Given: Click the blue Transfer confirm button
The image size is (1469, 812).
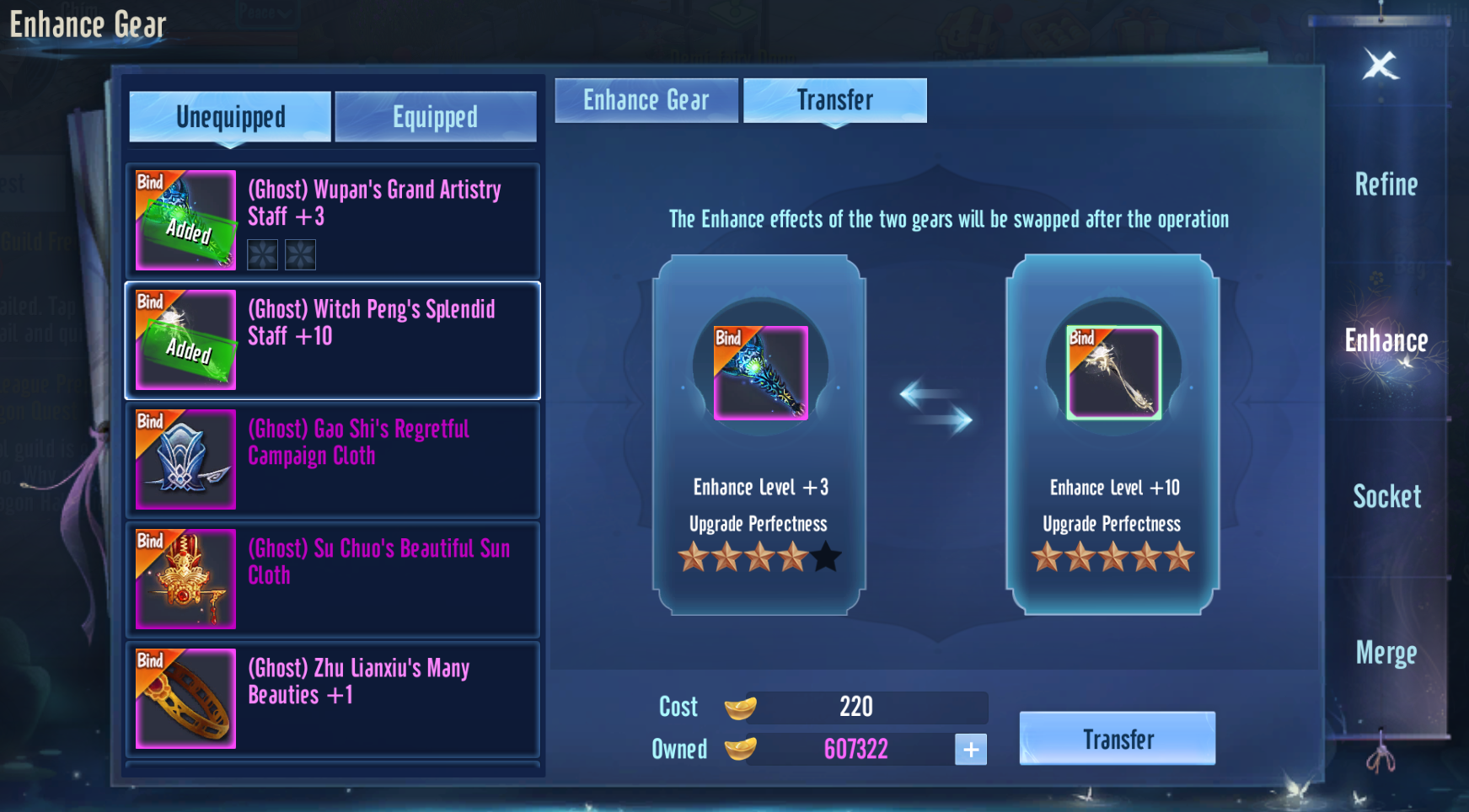Looking at the screenshot, I should [x=1117, y=739].
